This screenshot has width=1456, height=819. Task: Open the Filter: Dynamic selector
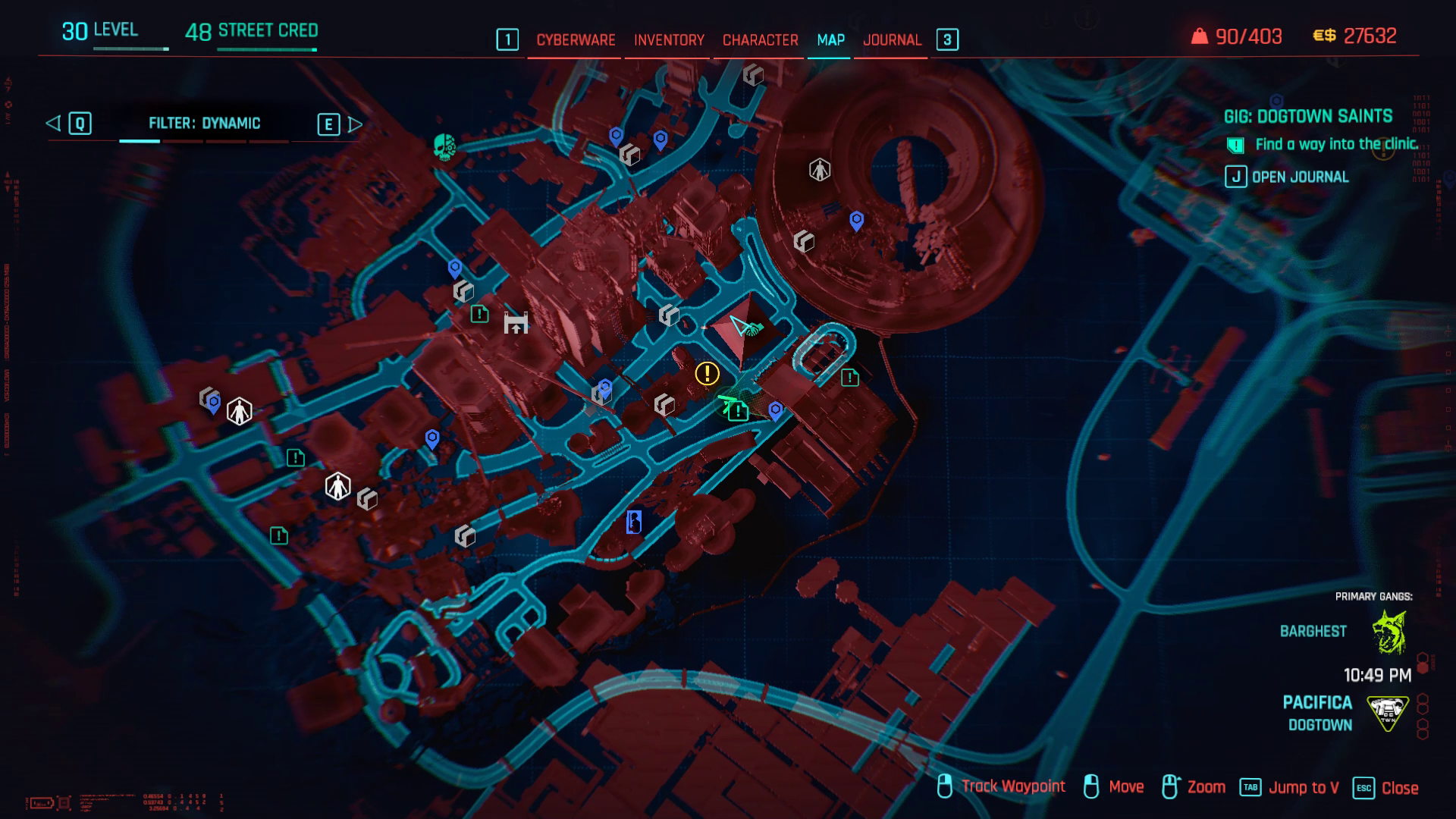point(205,123)
